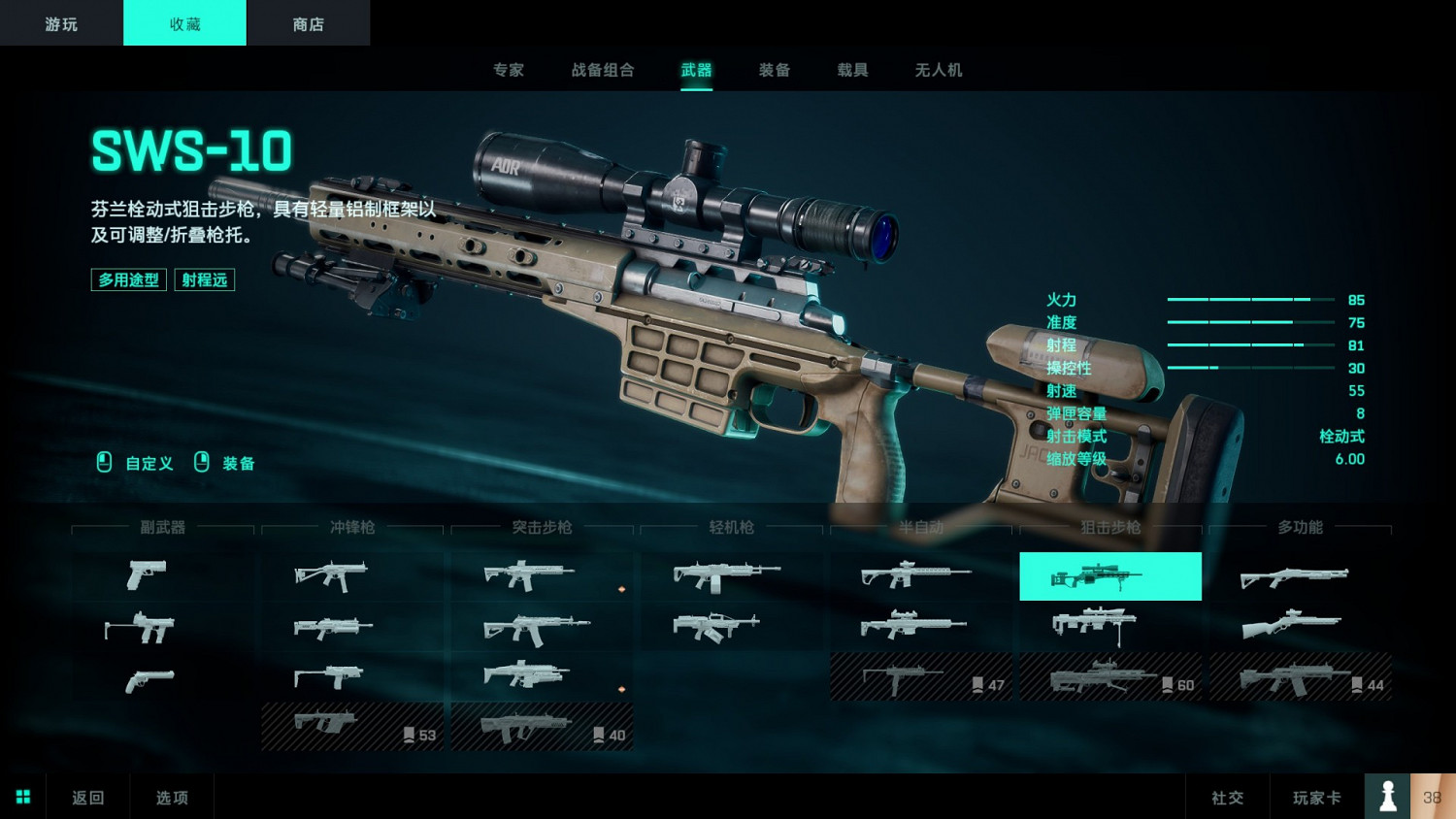
Task: Select the revolver in the 副武器 column
Action: tap(150, 680)
